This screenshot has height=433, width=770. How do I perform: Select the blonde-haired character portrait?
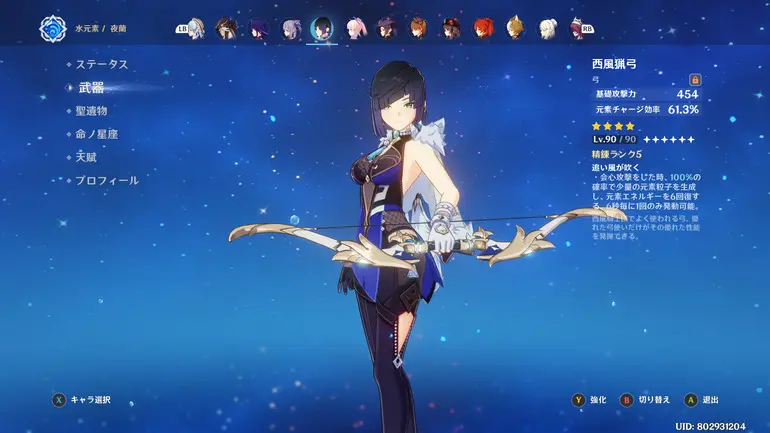click(x=515, y=28)
